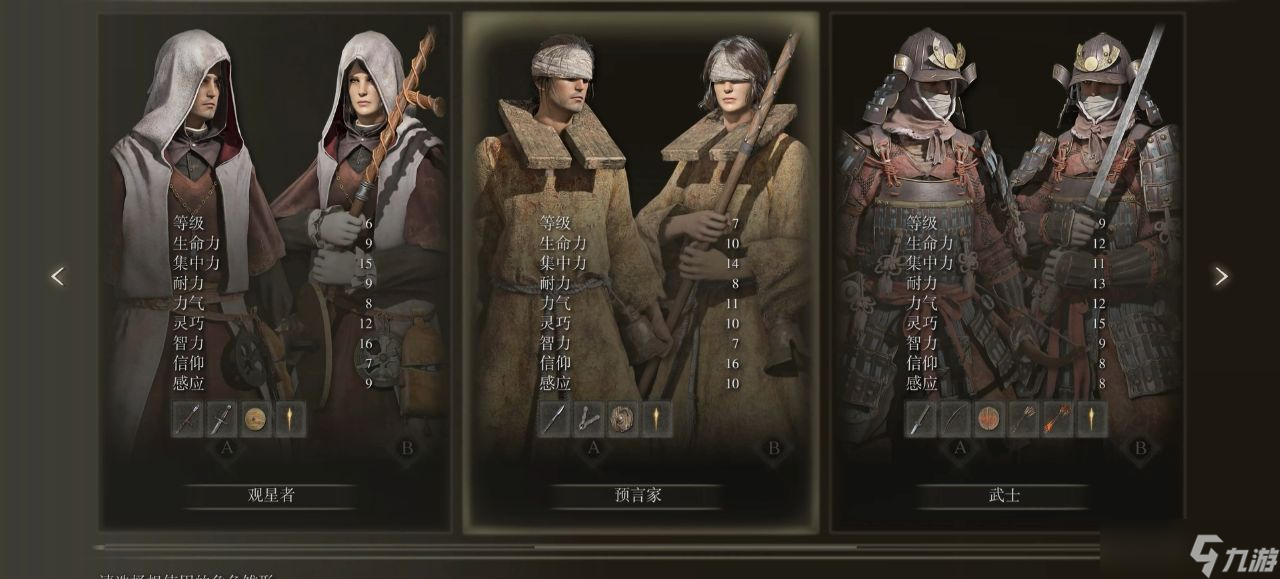Select the 观星者 staff icon
This screenshot has width=1280, height=579.
pyautogui.click(x=187, y=420)
